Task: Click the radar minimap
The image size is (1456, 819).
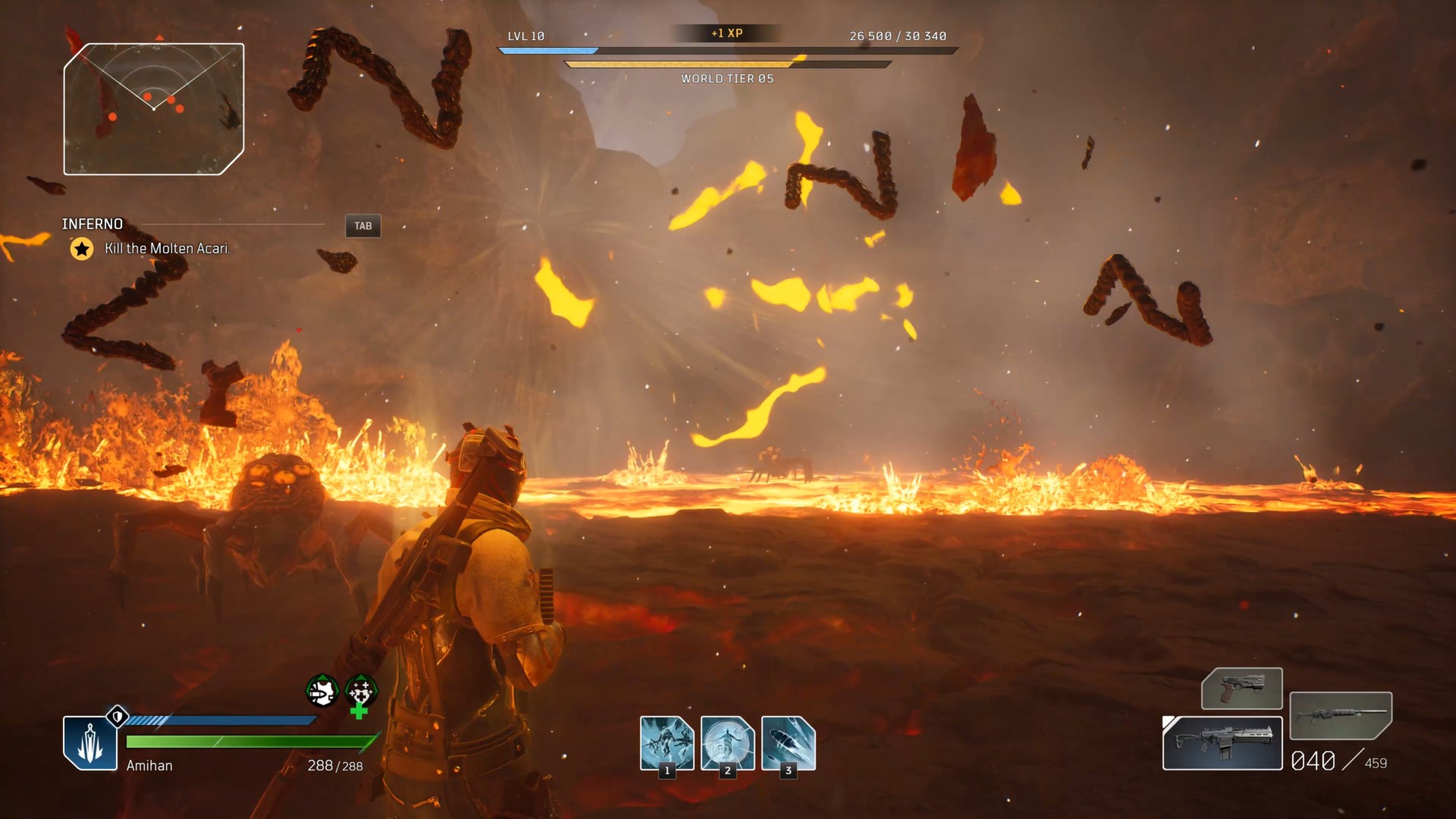Action: point(154,109)
